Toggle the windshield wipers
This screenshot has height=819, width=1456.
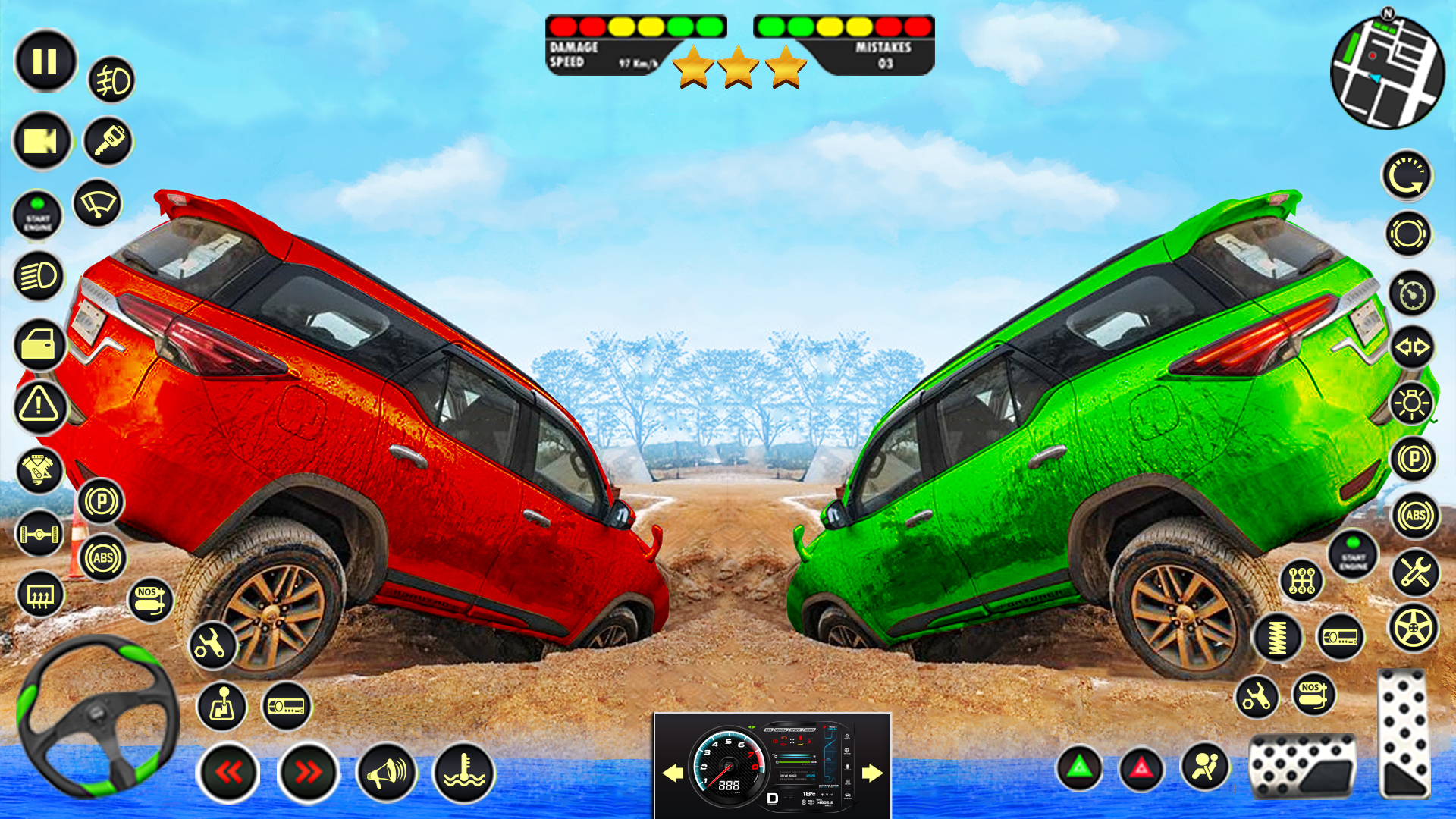96,205
